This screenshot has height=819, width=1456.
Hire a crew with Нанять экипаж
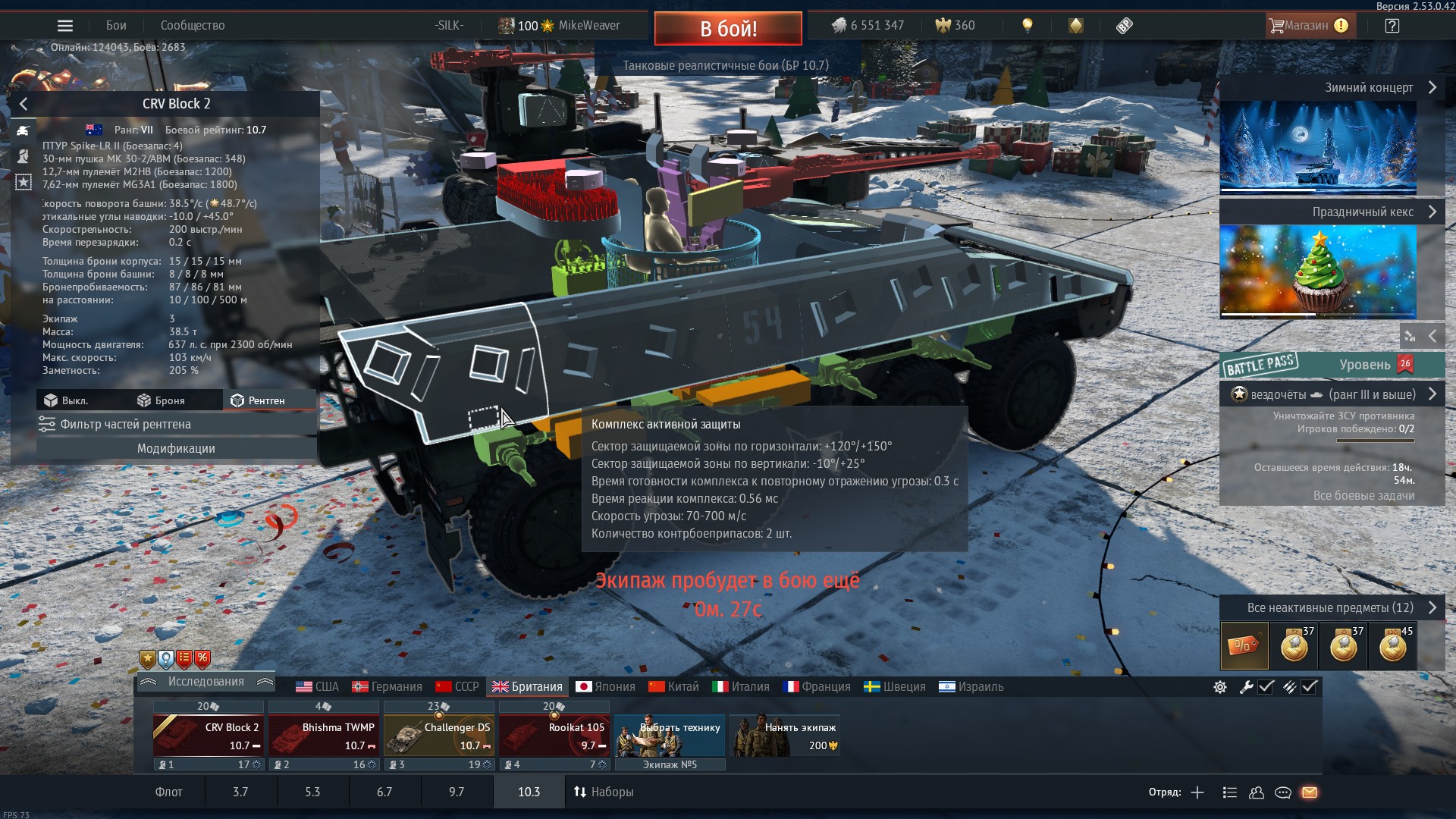[x=785, y=736]
